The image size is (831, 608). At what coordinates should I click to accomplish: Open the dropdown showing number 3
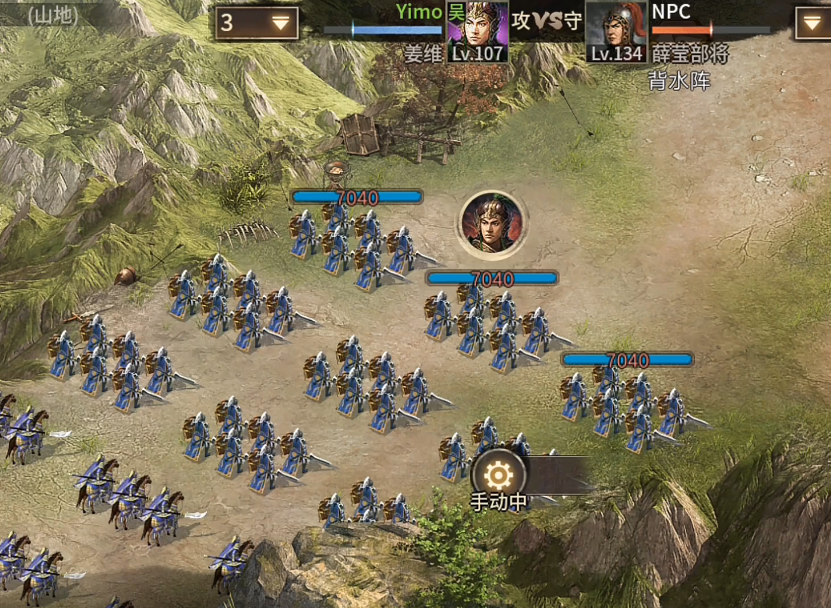pyautogui.click(x=257, y=22)
